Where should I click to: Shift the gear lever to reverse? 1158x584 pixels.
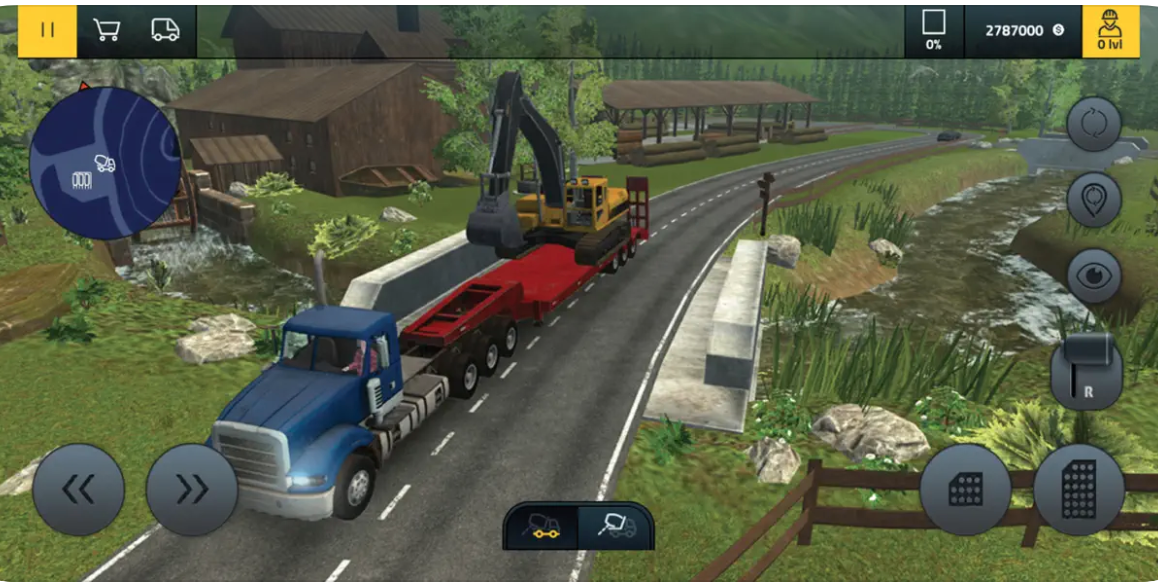pyautogui.click(x=1086, y=370)
